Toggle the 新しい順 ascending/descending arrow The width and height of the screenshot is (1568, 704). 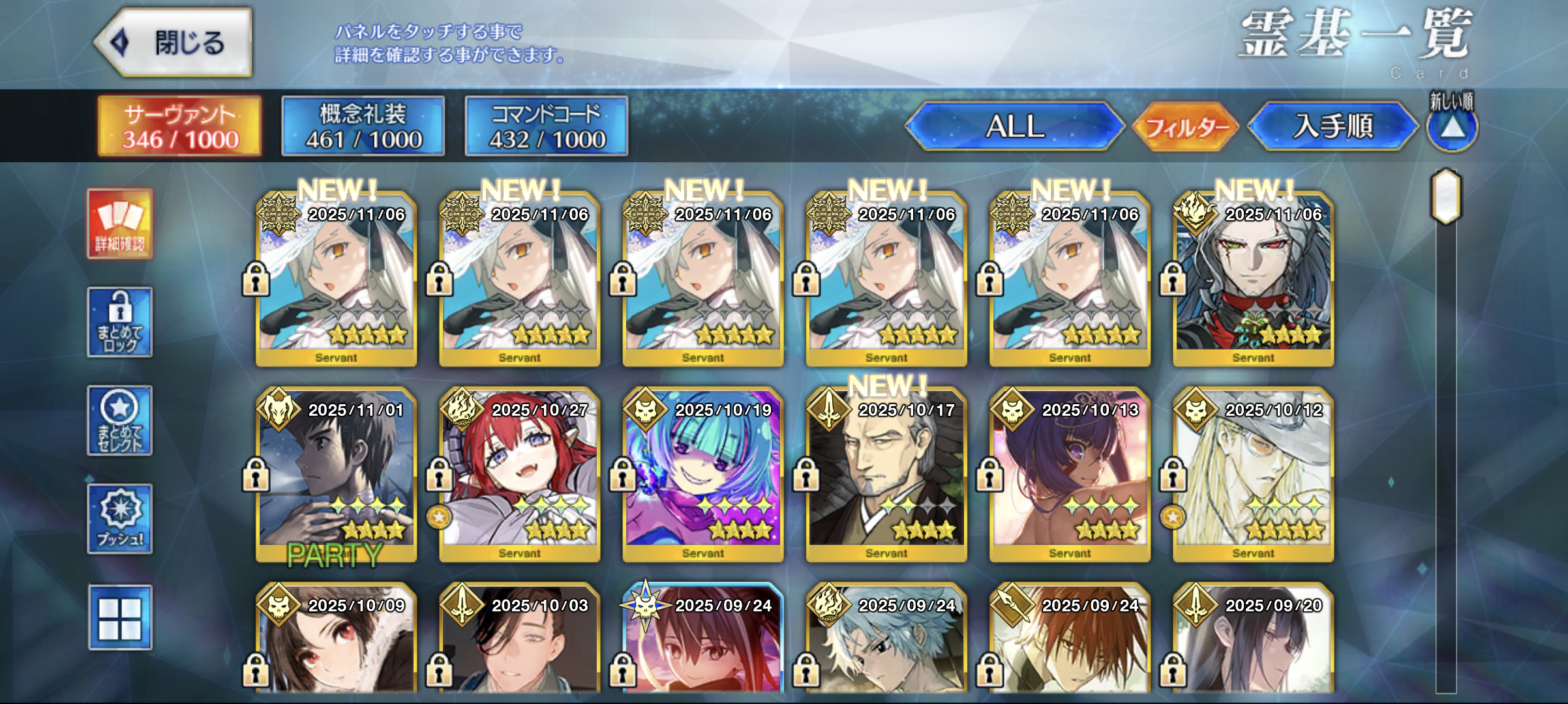point(1452,128)
